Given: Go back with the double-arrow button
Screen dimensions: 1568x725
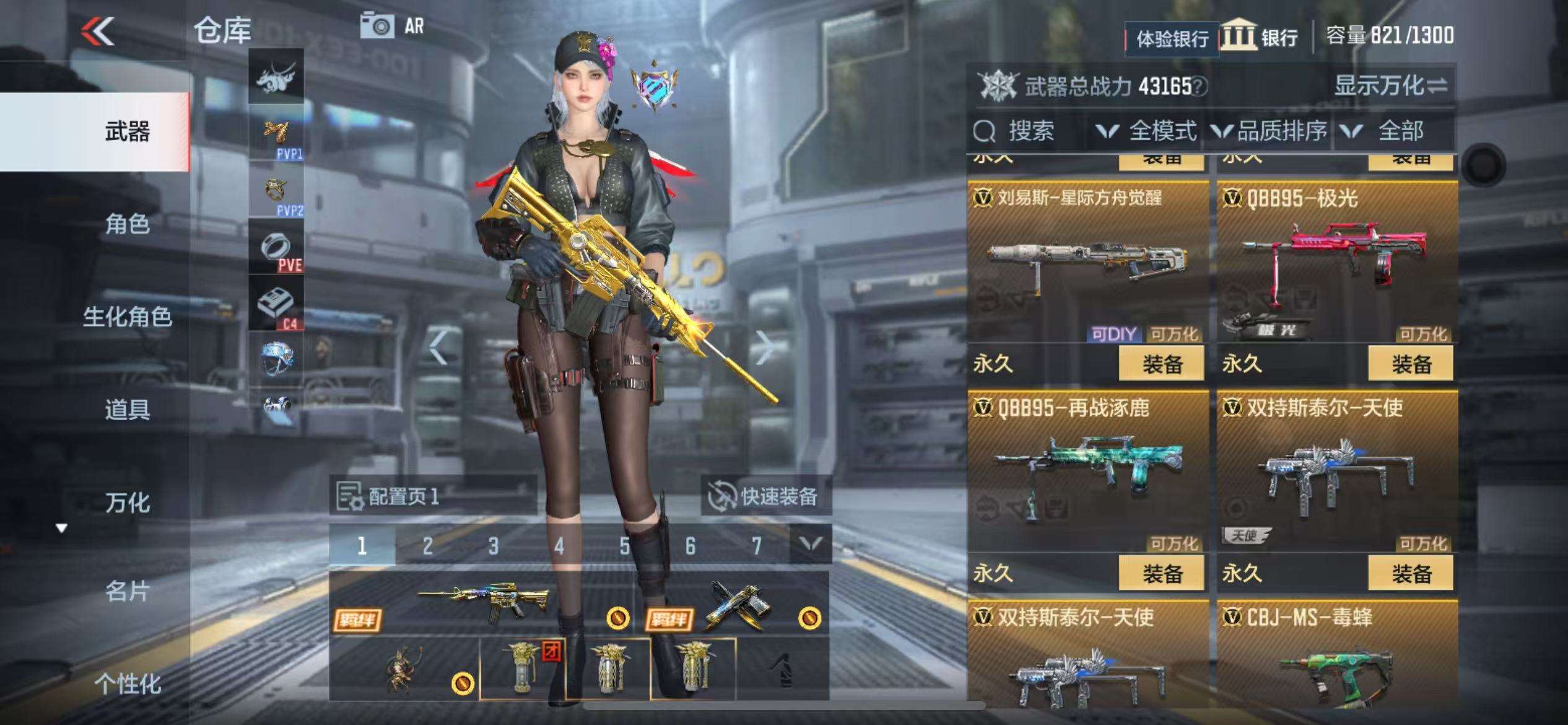Looking at the screenshot, I should coord(98,31).
